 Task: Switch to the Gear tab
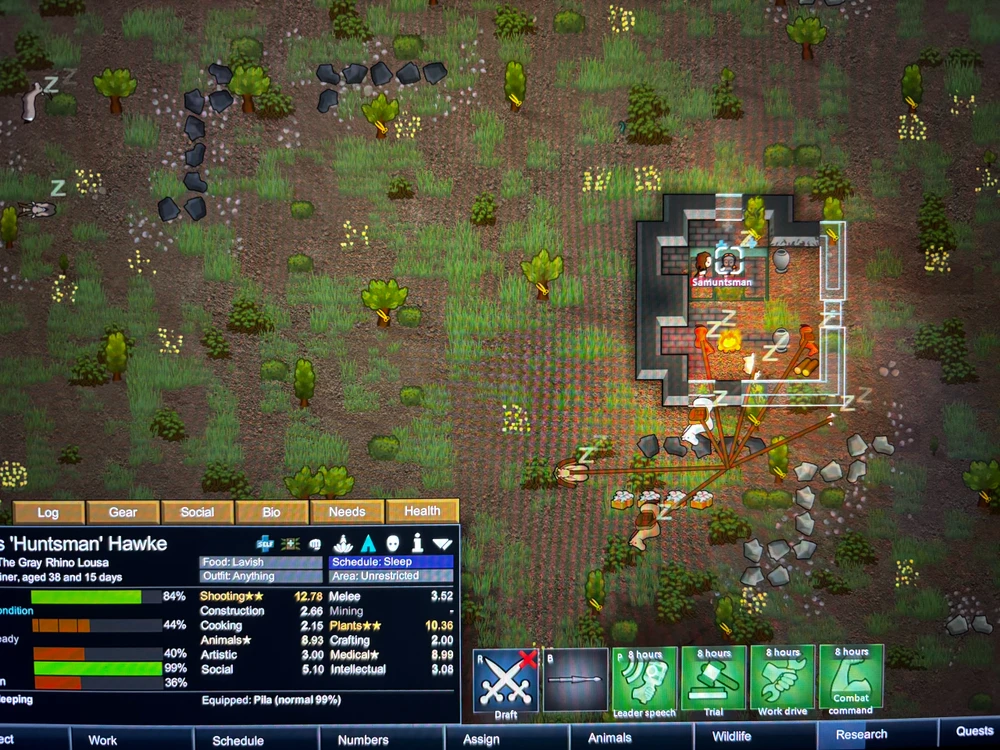[x=123, y=512]
